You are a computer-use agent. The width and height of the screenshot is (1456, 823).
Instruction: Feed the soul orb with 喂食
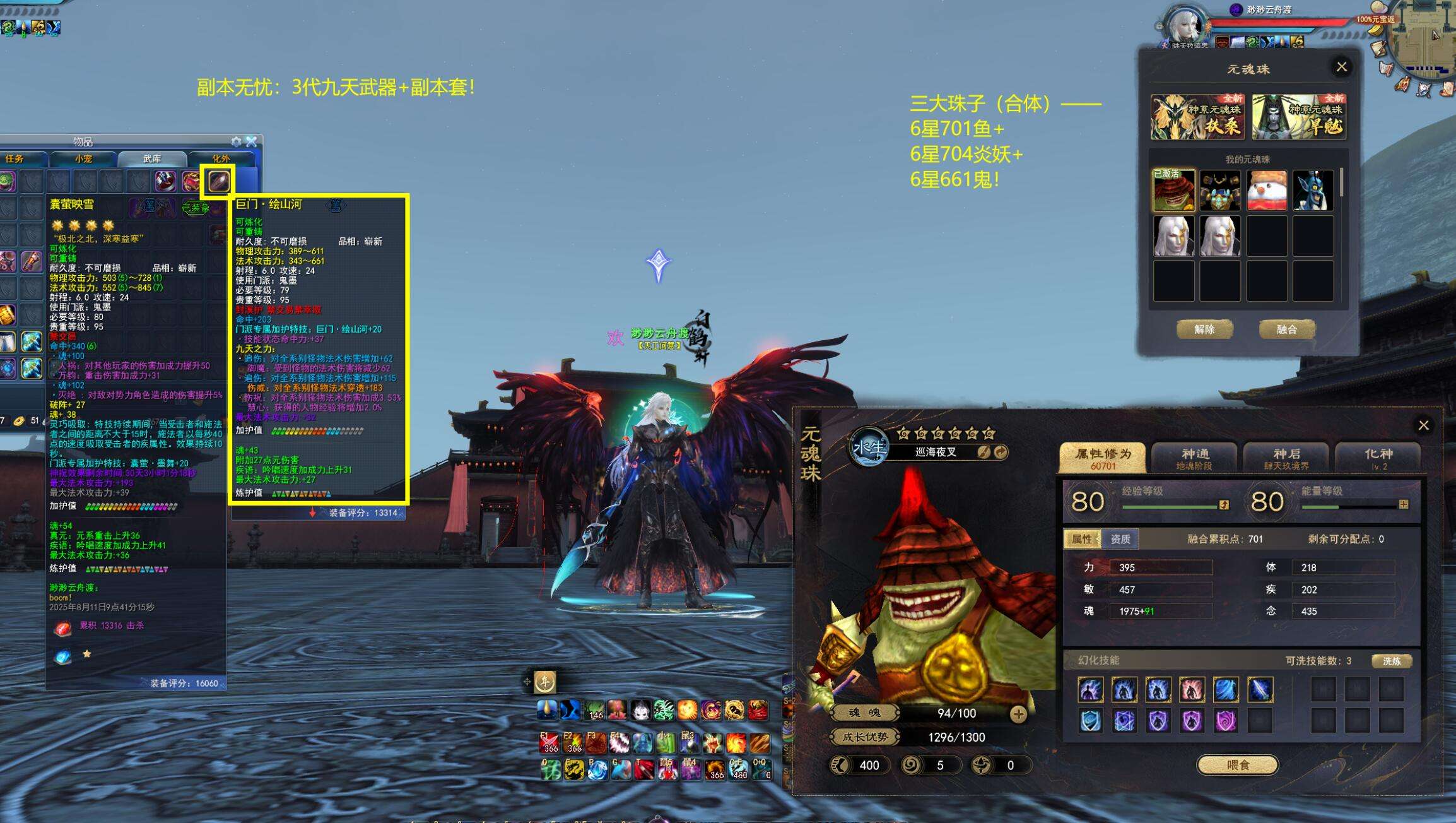pos(1238,765)
